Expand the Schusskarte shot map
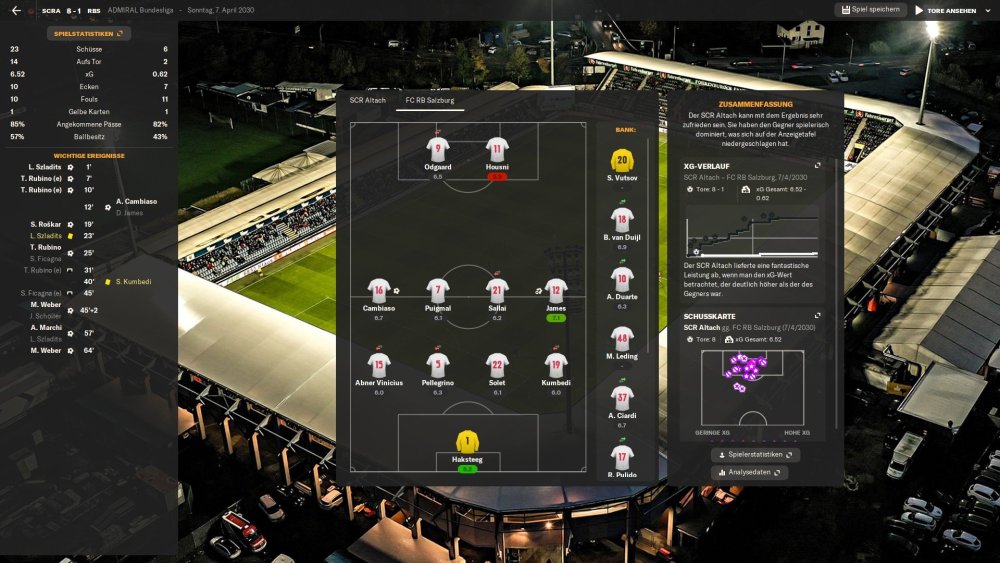The height and width of the screenshot is (563, 1000). 817,316
